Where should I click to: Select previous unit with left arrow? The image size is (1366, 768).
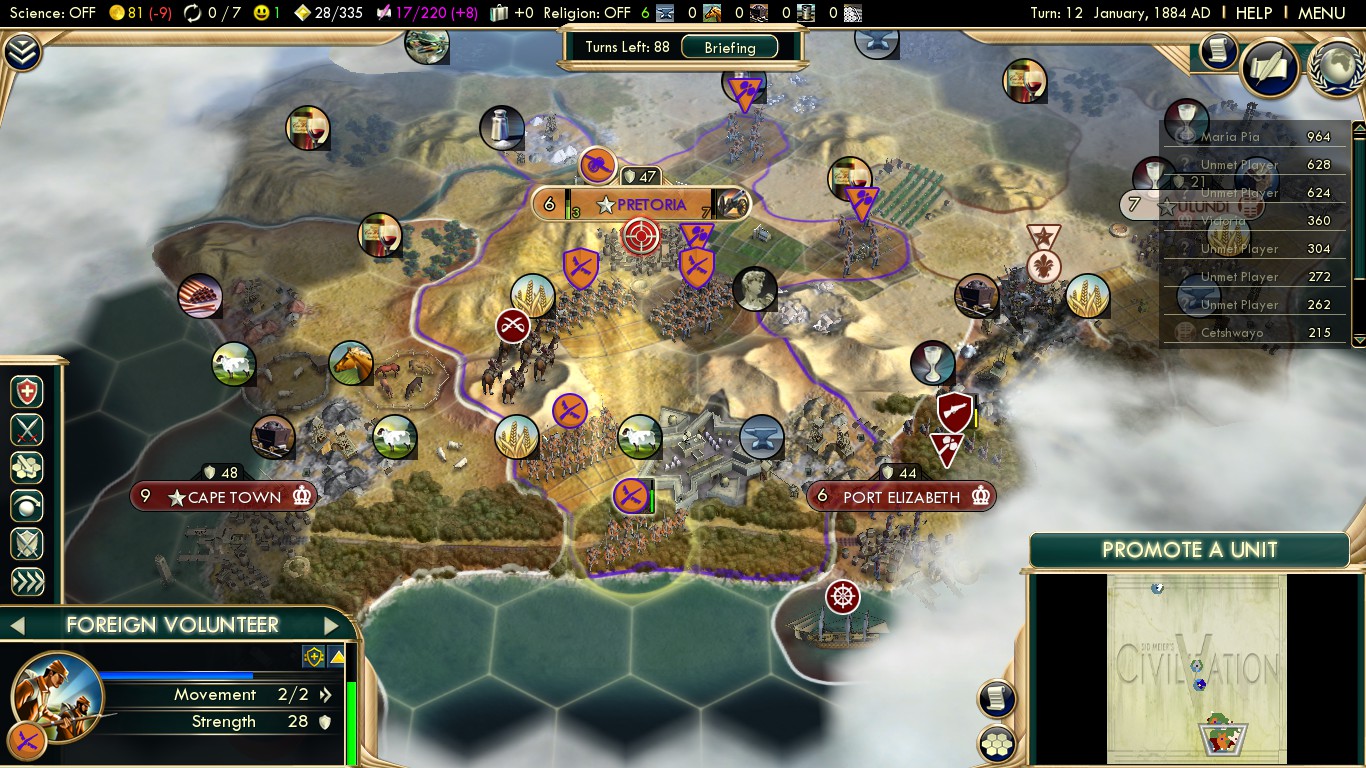coord(17,626)
